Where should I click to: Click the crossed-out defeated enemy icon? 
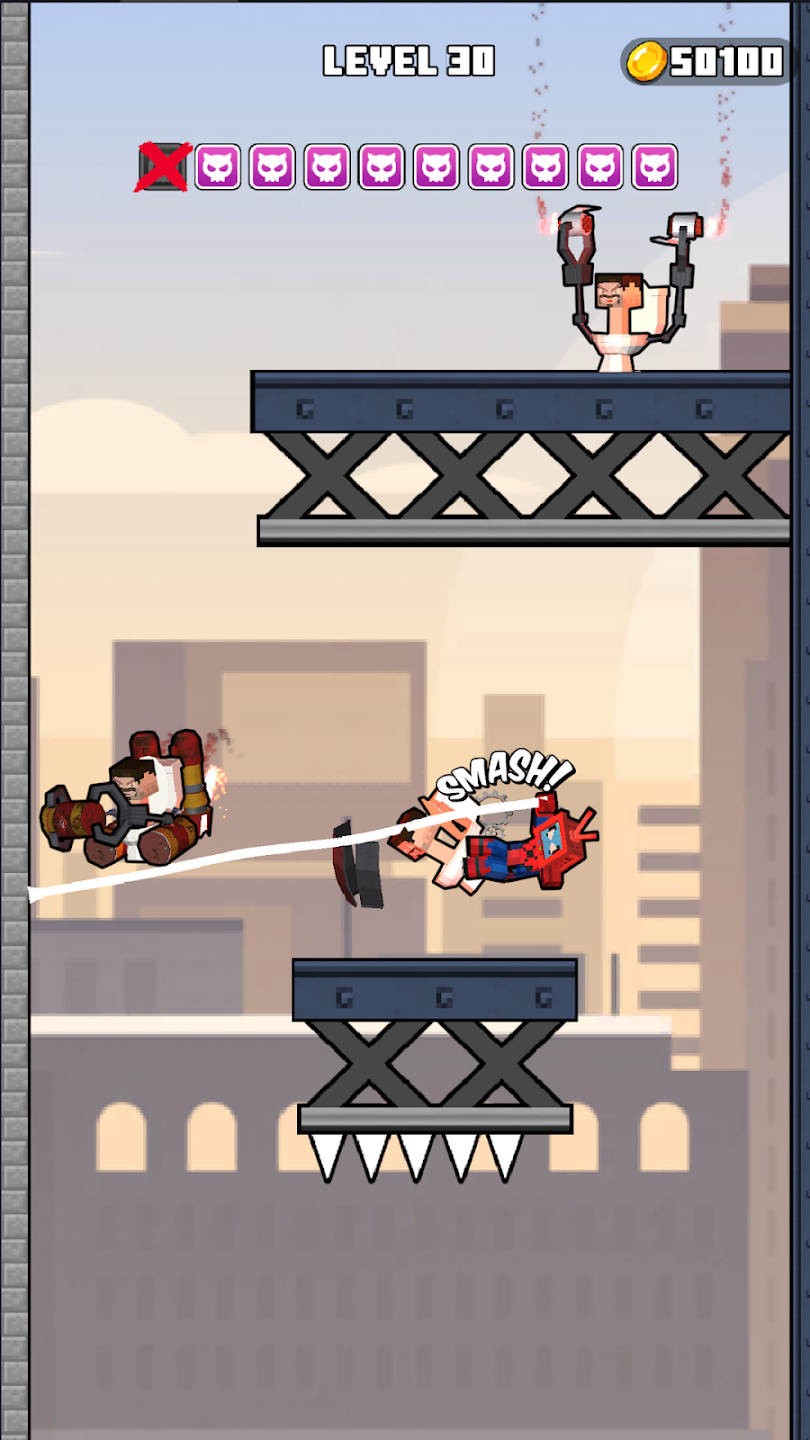click(164, 167)
